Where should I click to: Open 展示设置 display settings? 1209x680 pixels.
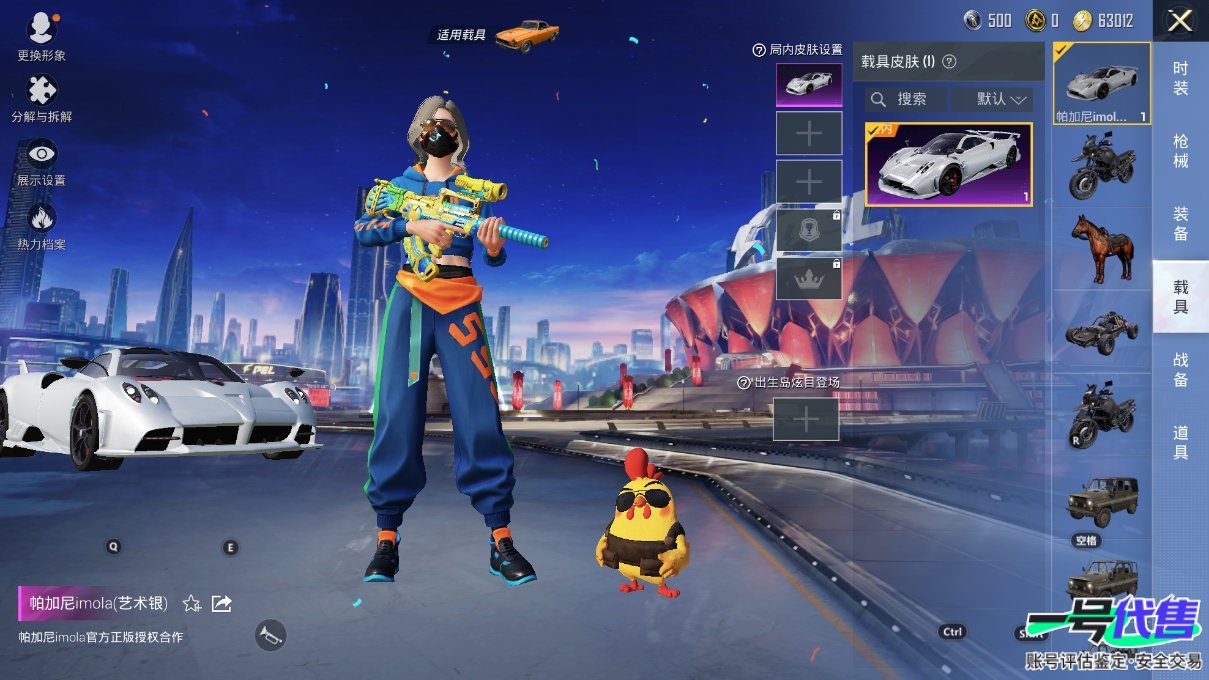(41, 155)
